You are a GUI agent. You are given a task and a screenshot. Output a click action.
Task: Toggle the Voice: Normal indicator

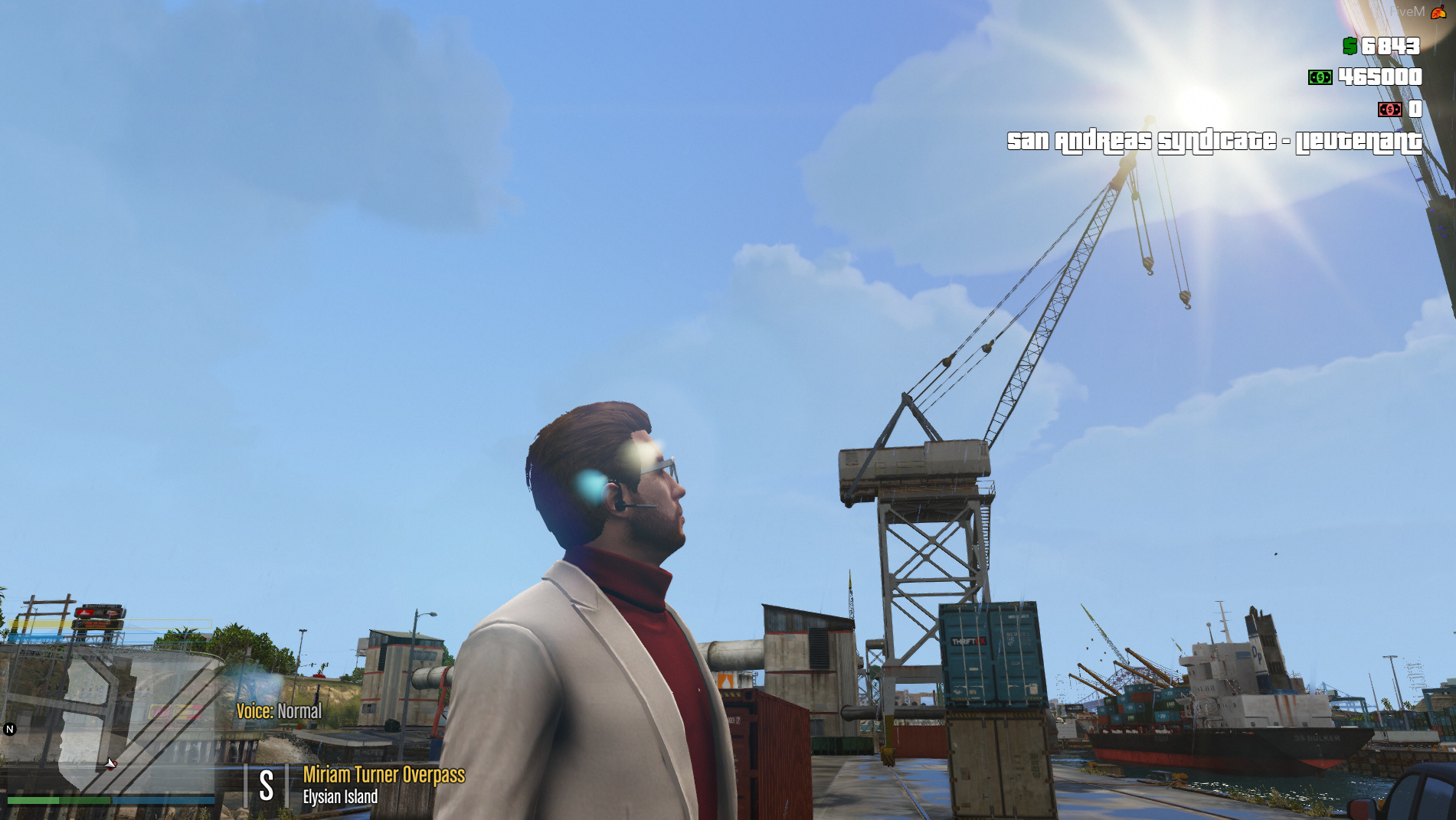click(x=280, y=712)
